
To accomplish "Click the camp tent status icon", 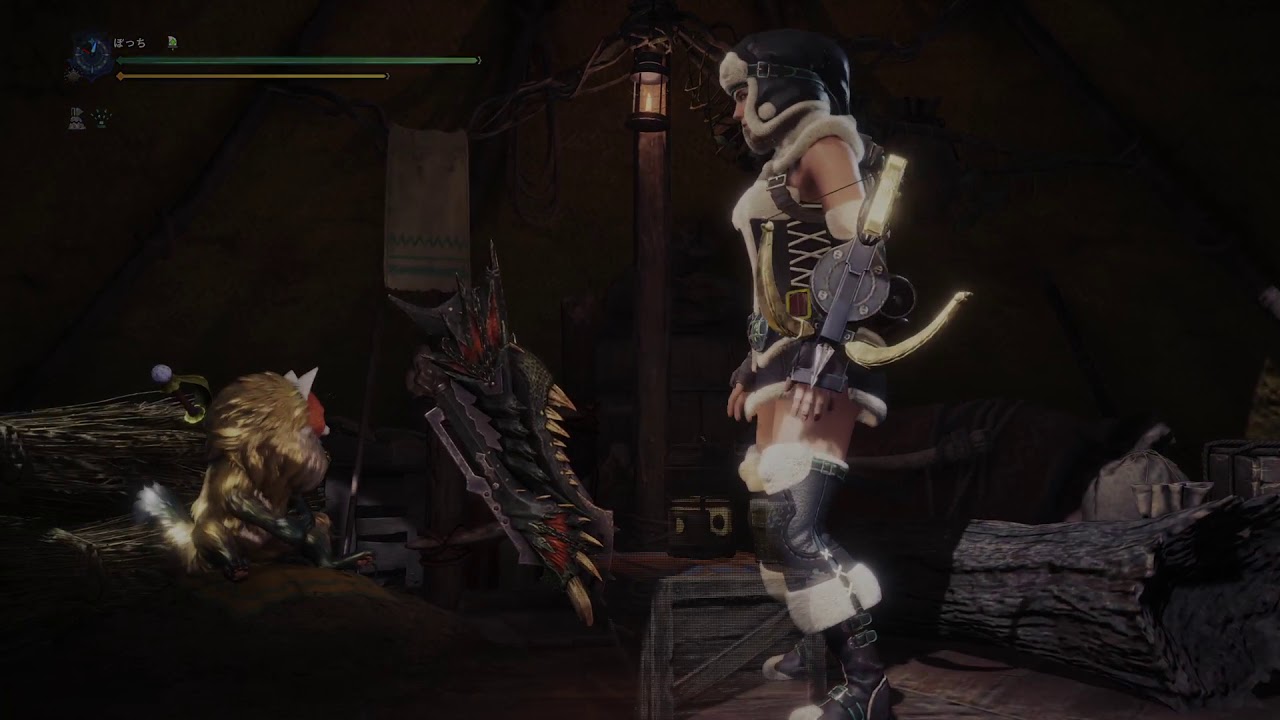I will [x=76, y=118].
